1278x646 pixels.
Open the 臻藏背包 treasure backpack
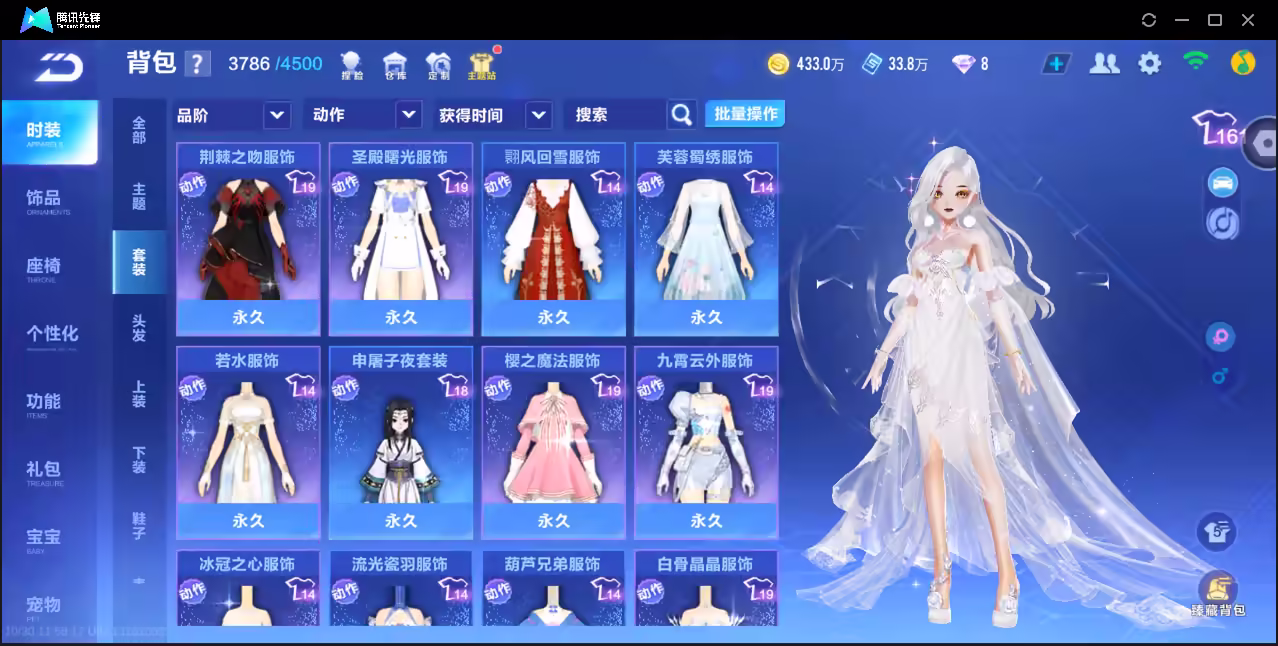click(x=1217, y=594)
